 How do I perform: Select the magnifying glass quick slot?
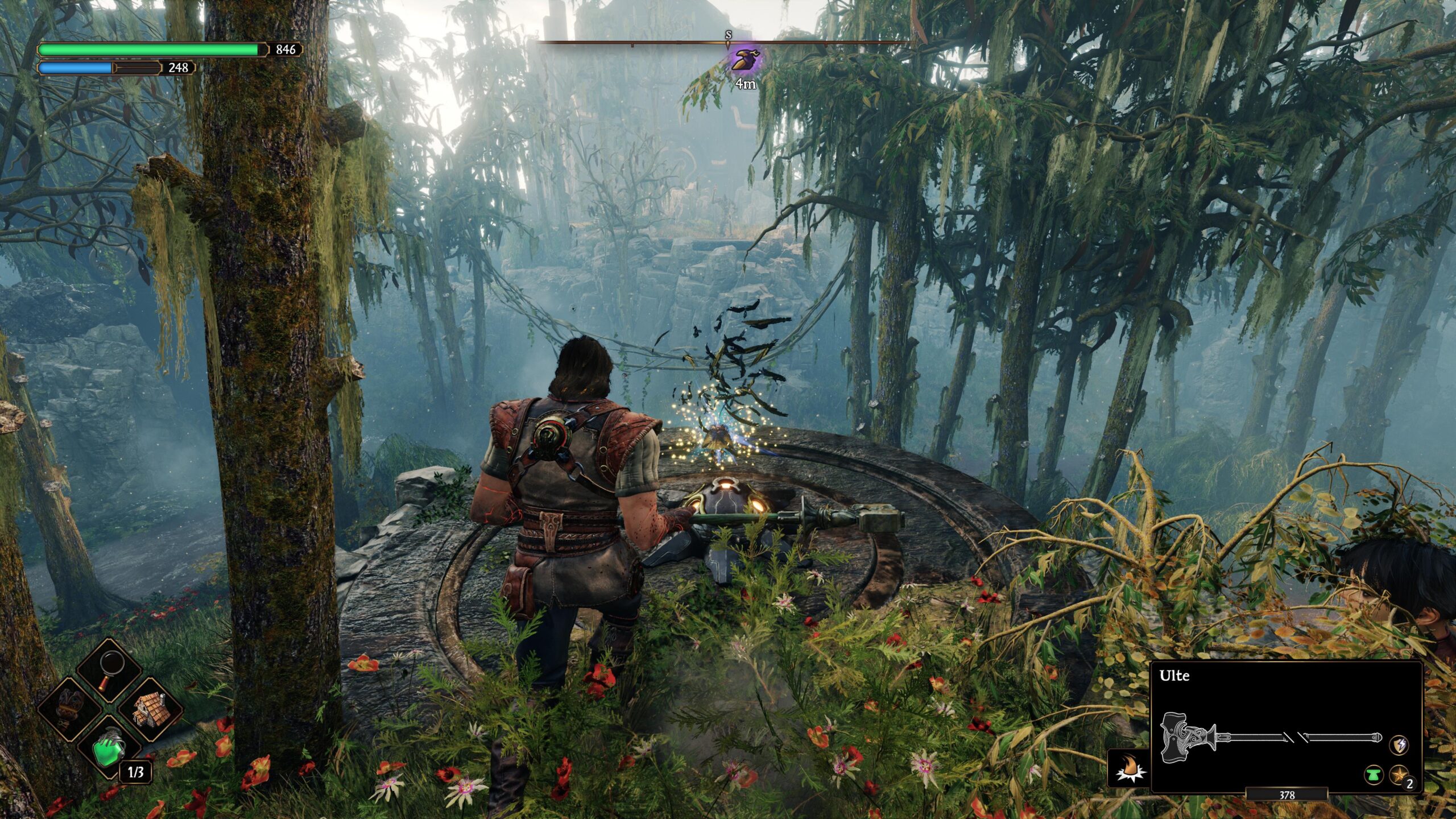click(109, 672)
